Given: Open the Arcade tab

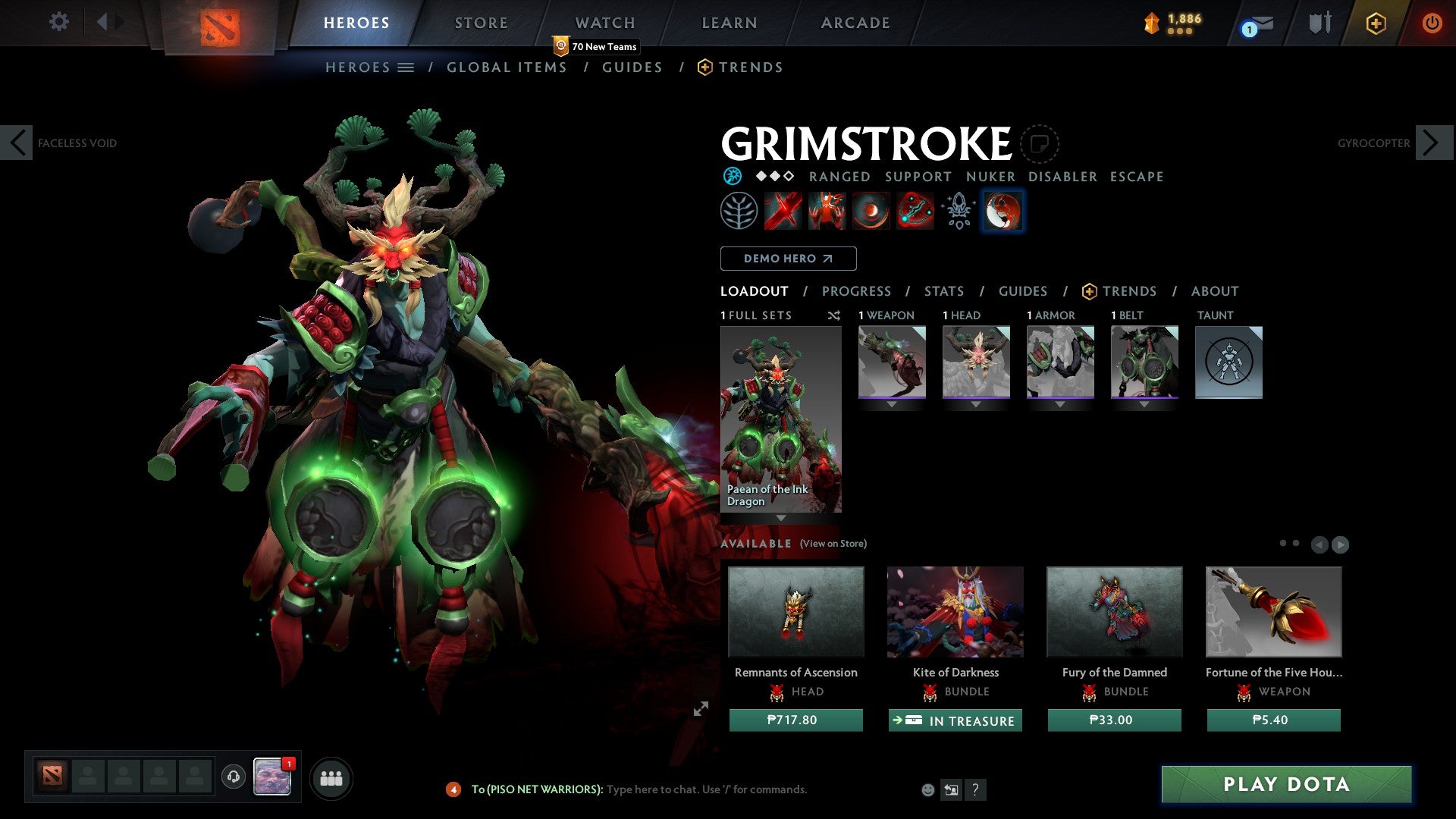Looking at the screenshot, I should pyautogui.click(x=855, y=23).
